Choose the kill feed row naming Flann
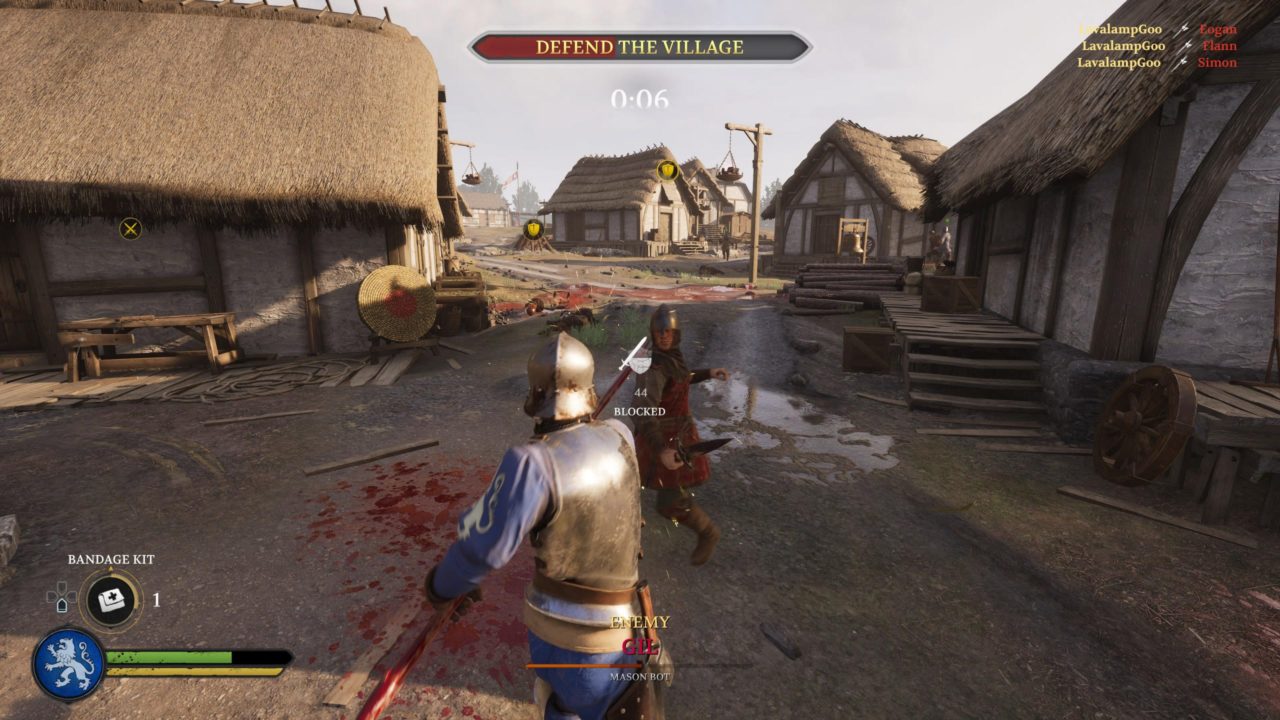The image size is (1280, 720). coord(1158,46)
